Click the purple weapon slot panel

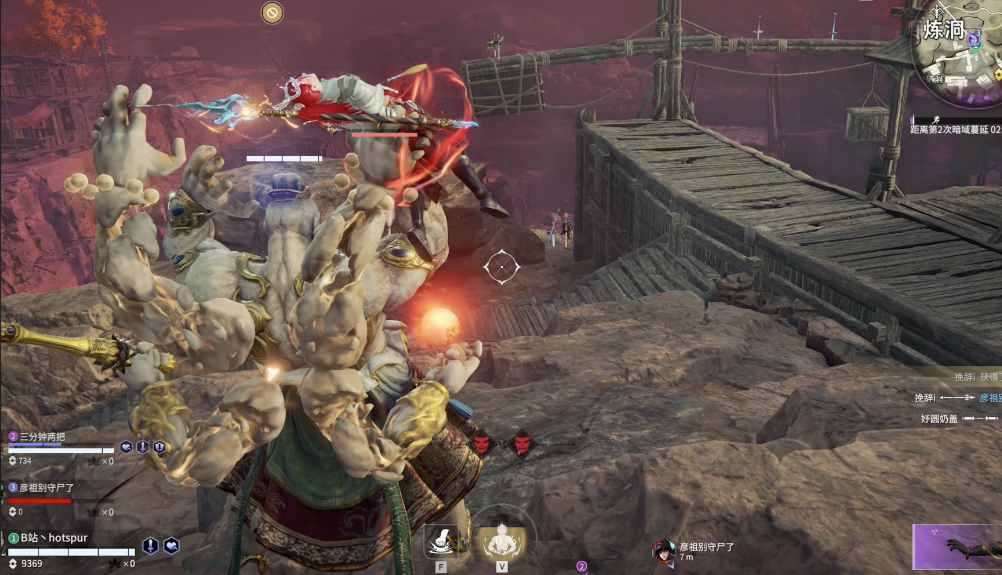957,547
